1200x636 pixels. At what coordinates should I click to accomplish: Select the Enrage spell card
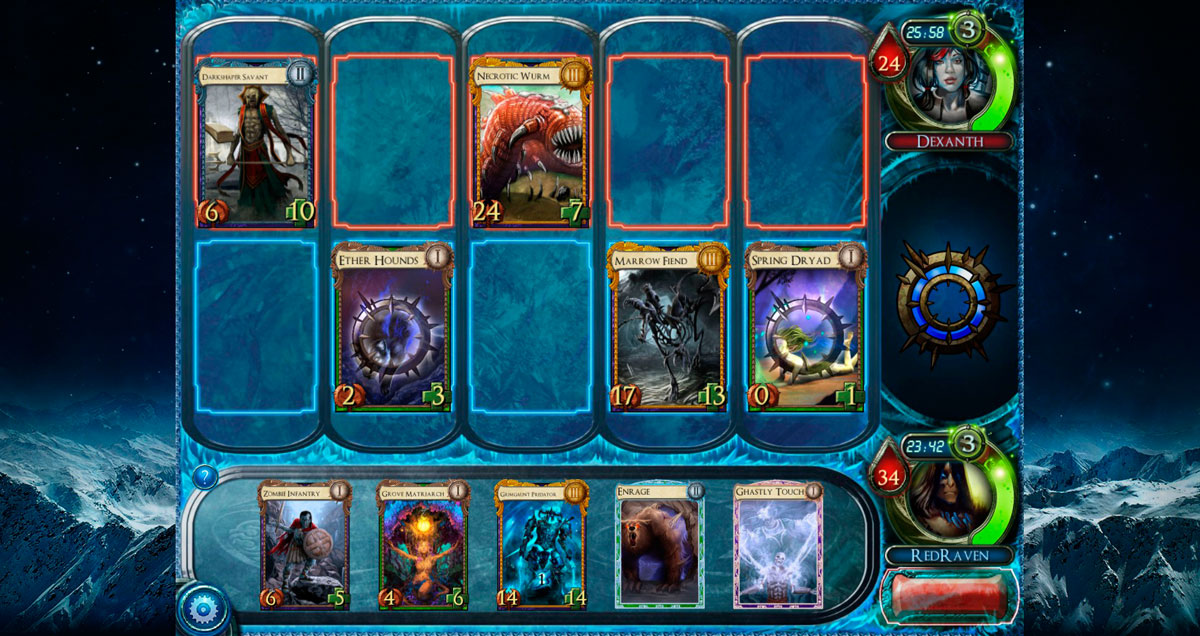pos(660,545)
